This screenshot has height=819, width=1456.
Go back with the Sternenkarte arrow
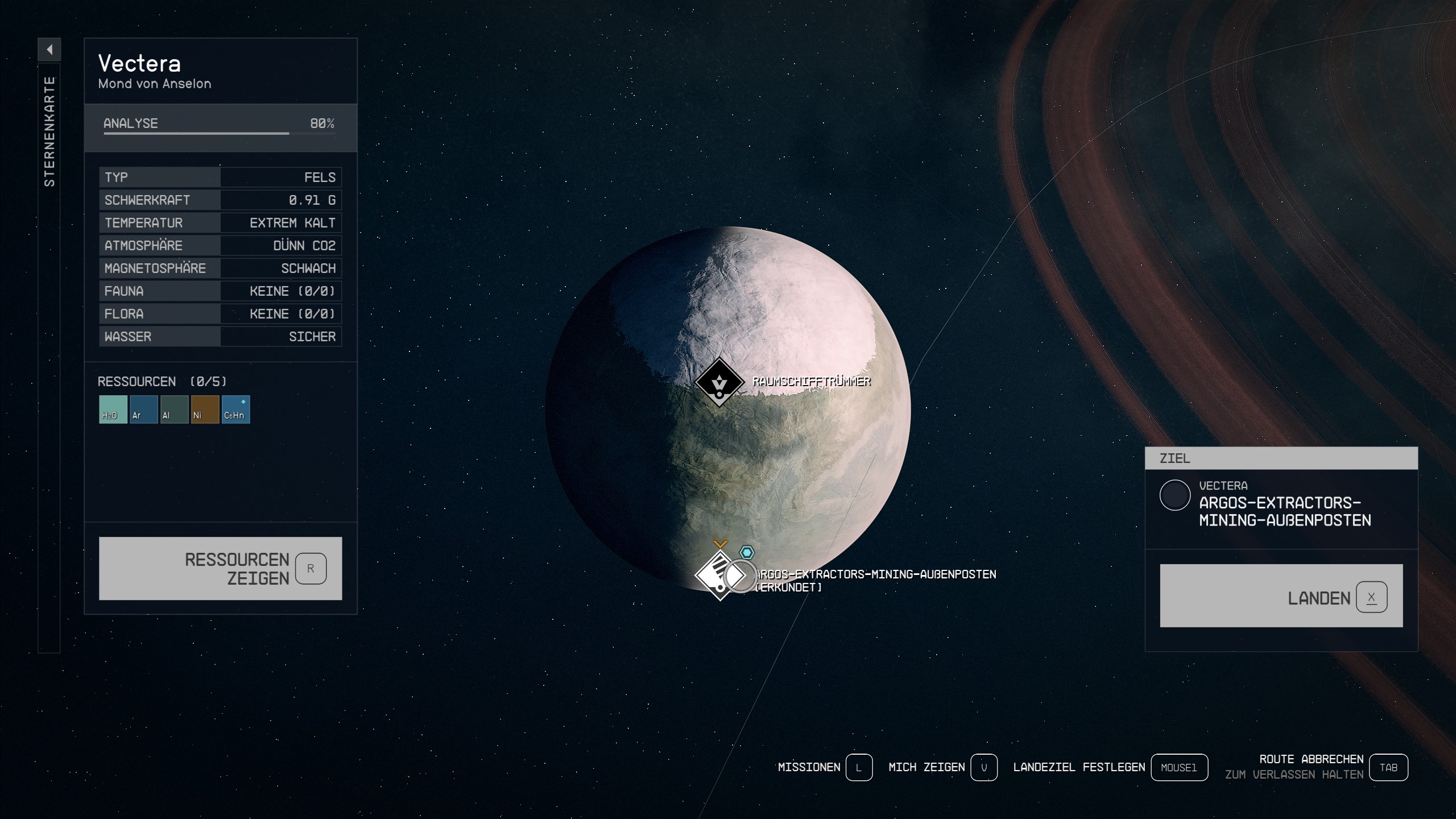point(49,49)
